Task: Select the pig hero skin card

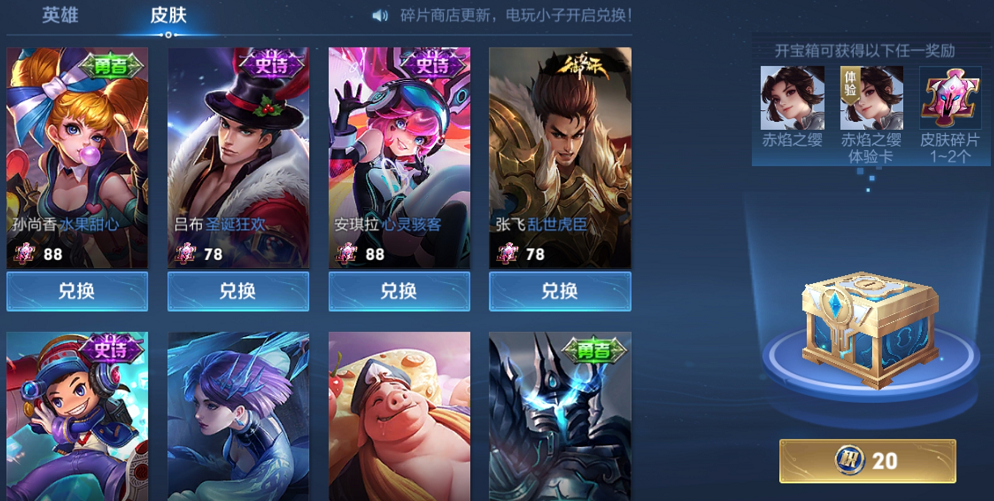Action: tap(399, 415)
